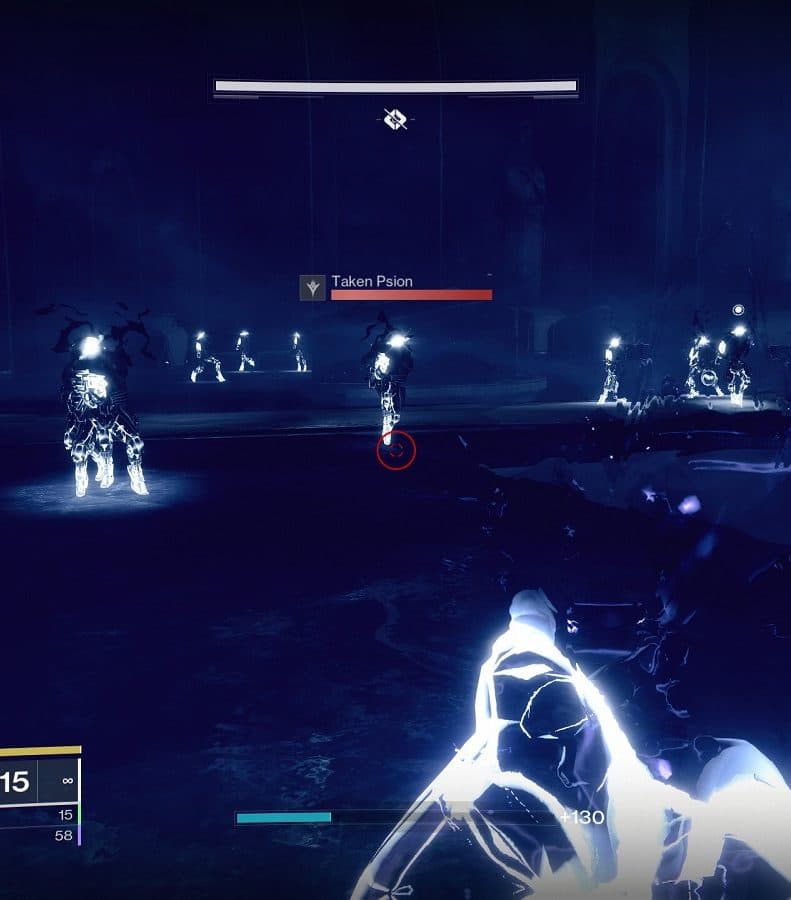Select the equipped weapon slot showing infinite ammo
Viewport: 791px width, 900px height.
pyautogui.click(x=57, y=781)
